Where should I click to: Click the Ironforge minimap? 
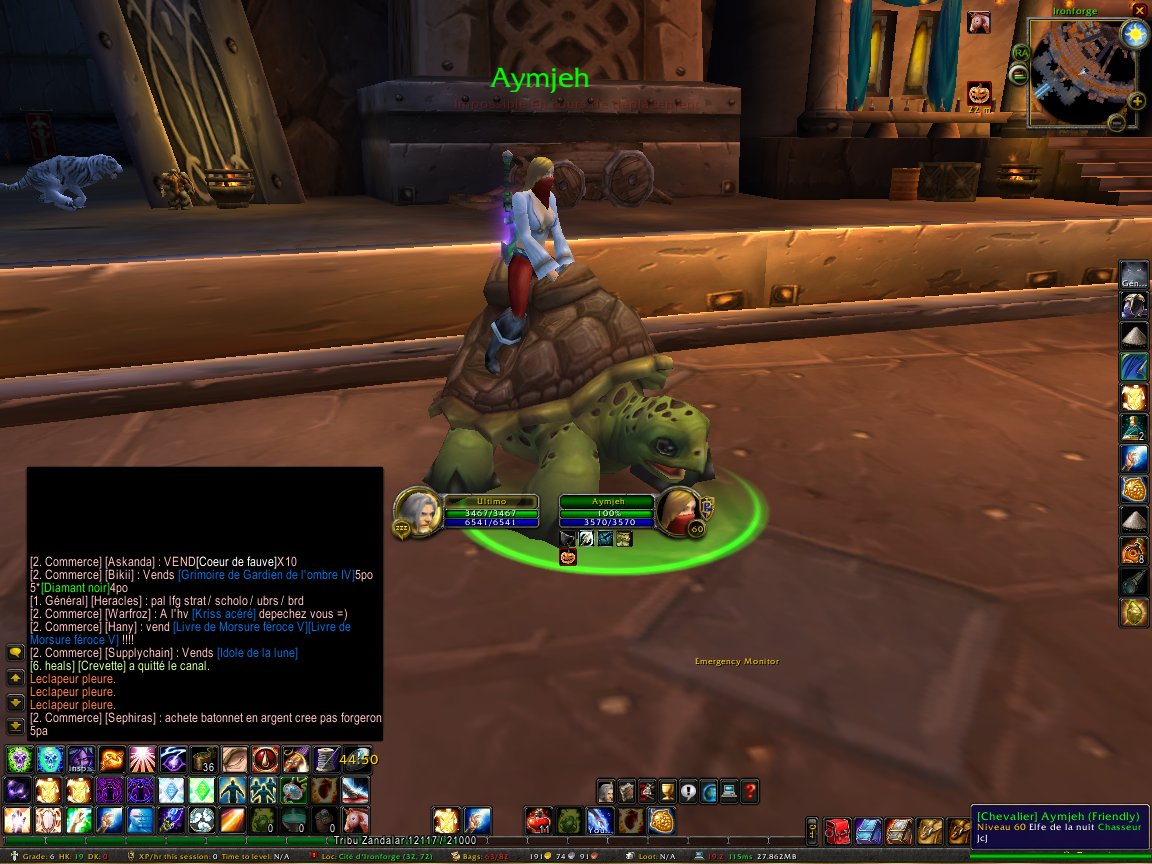click(1081, 74)
